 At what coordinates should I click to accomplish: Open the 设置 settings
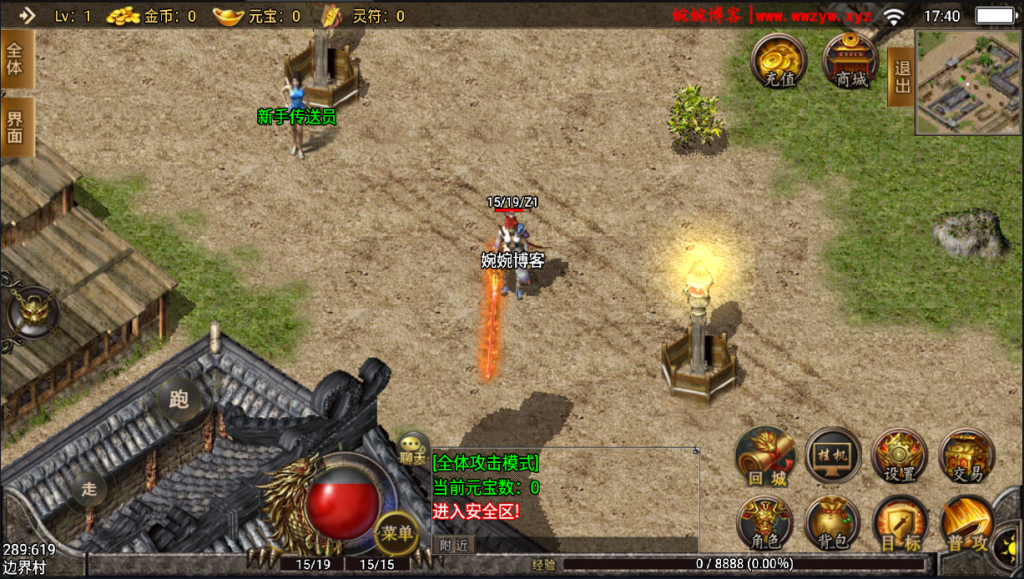point(900,456)
